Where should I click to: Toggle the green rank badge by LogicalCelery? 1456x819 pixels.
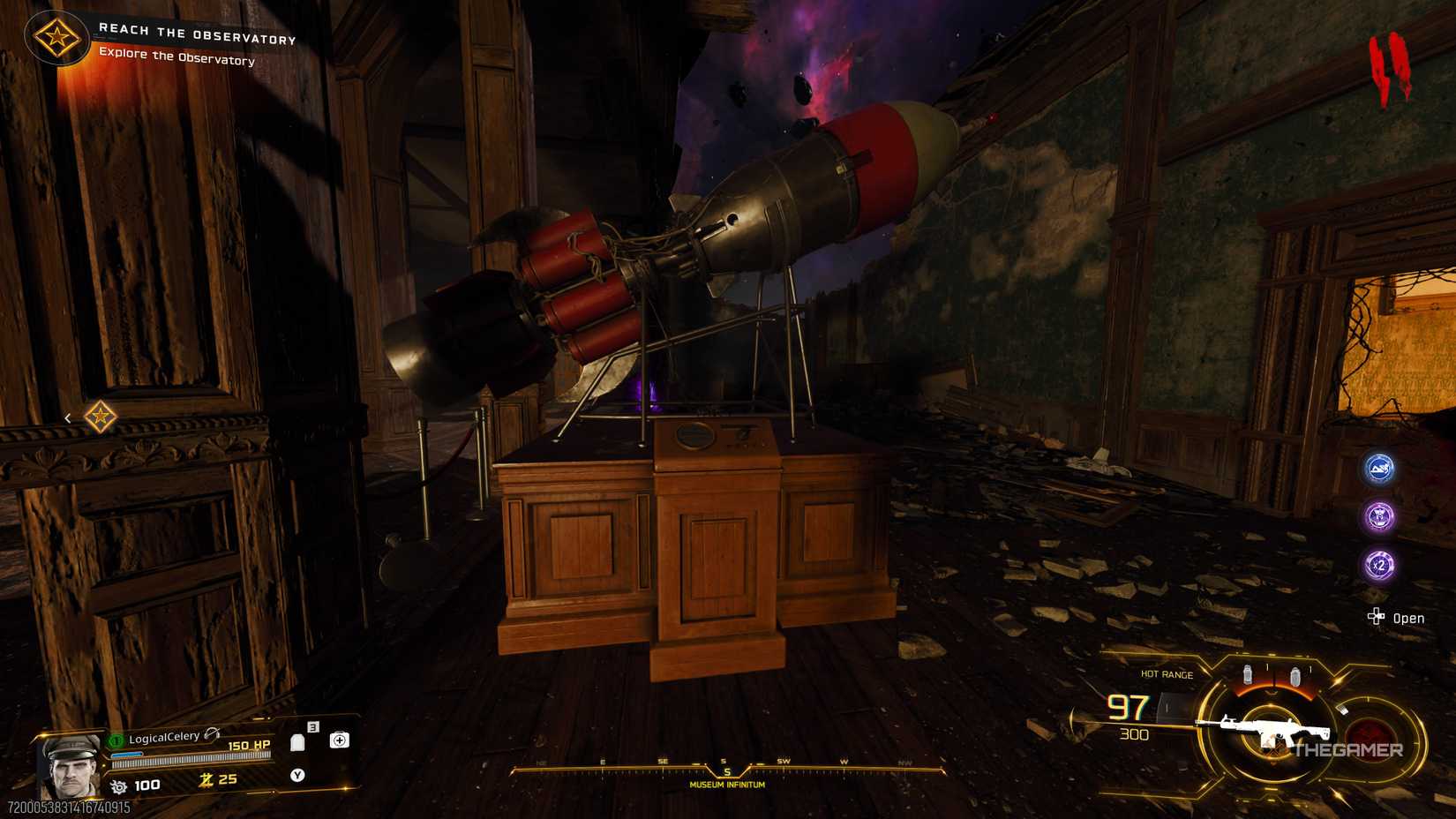[116, 740]
